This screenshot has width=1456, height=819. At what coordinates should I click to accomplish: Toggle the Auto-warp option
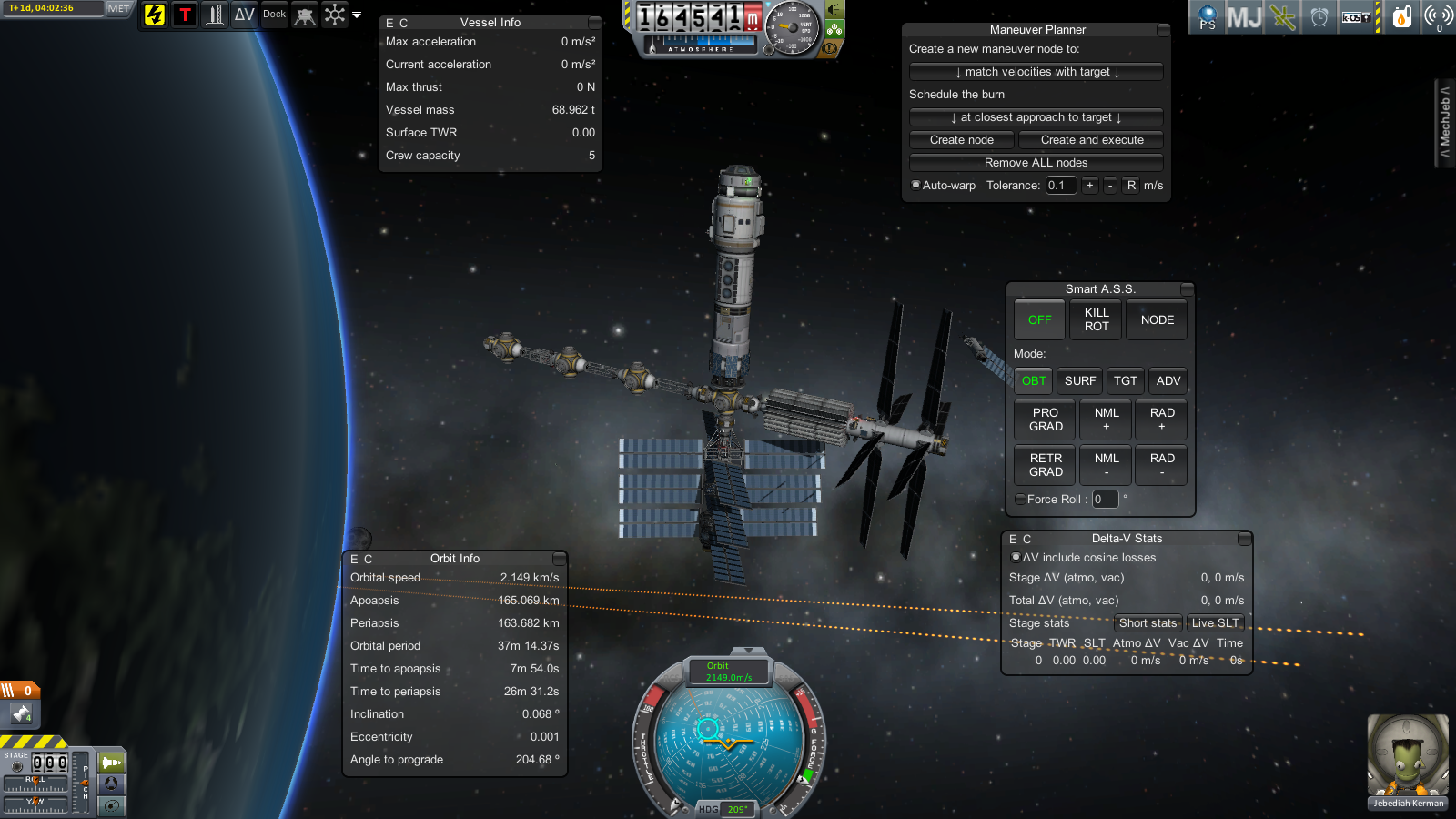pos(916,185)
